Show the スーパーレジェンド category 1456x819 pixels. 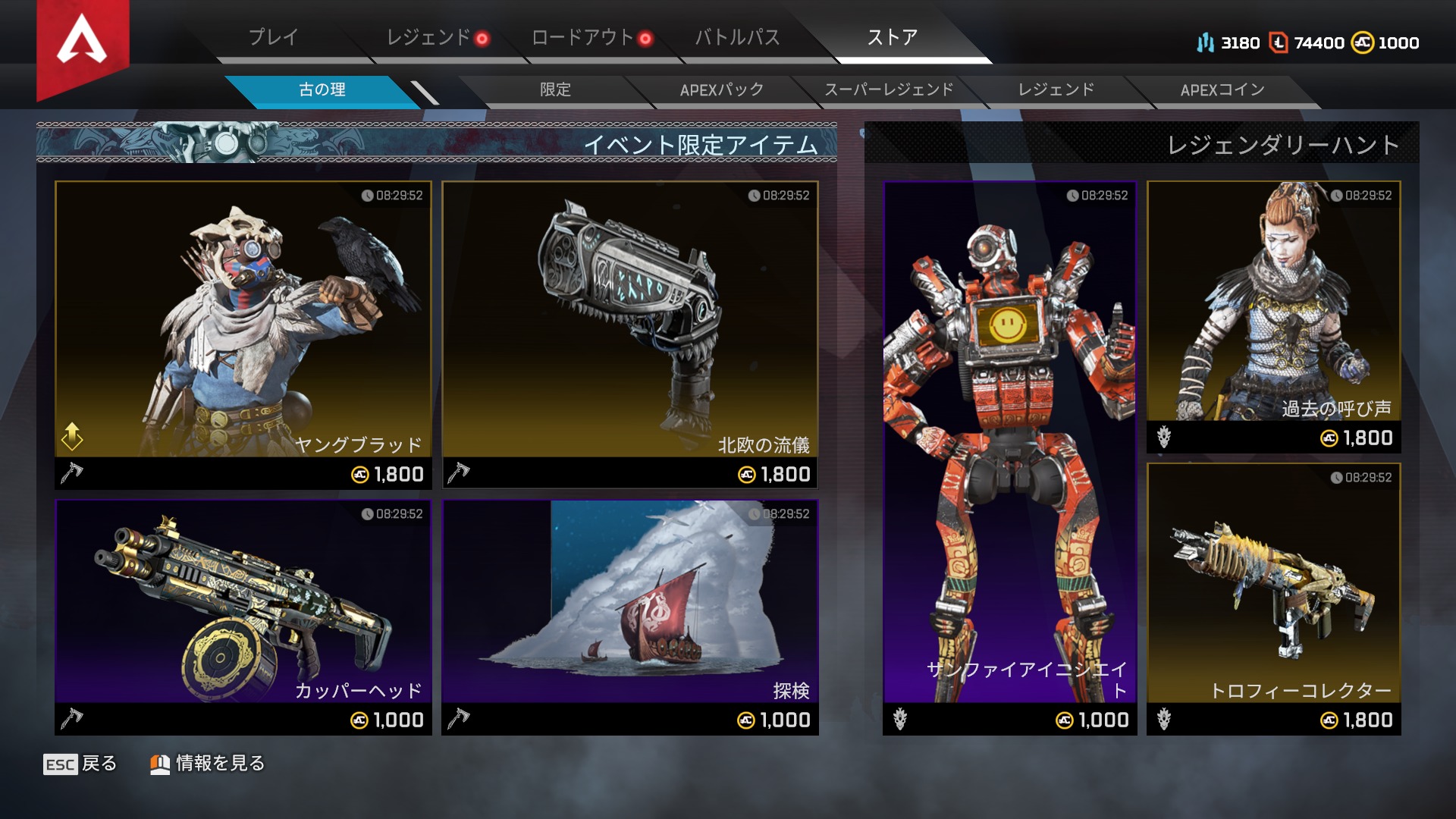(x=889, y=90)
